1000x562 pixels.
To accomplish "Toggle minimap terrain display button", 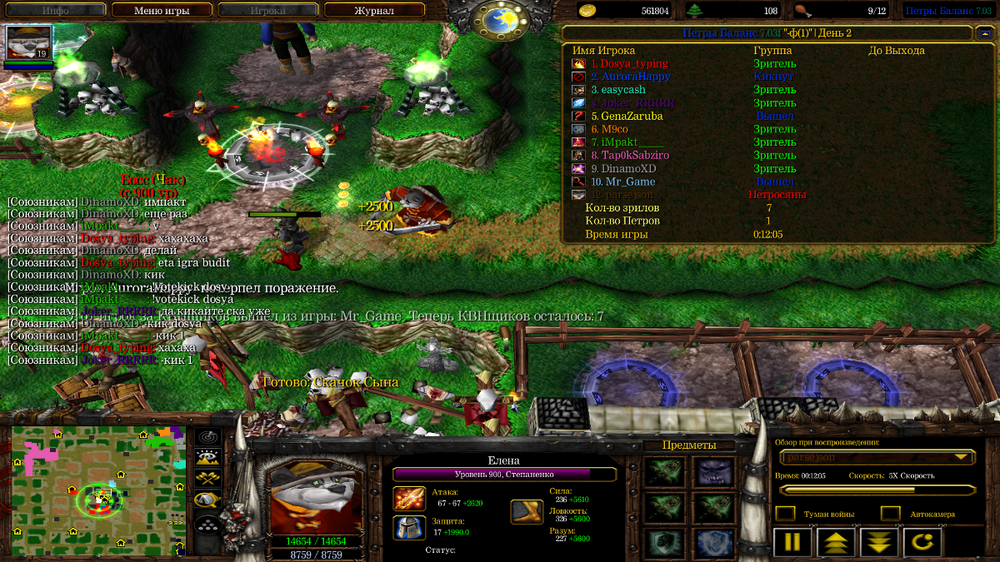I will pyautogui.click(x=208, y=459).
